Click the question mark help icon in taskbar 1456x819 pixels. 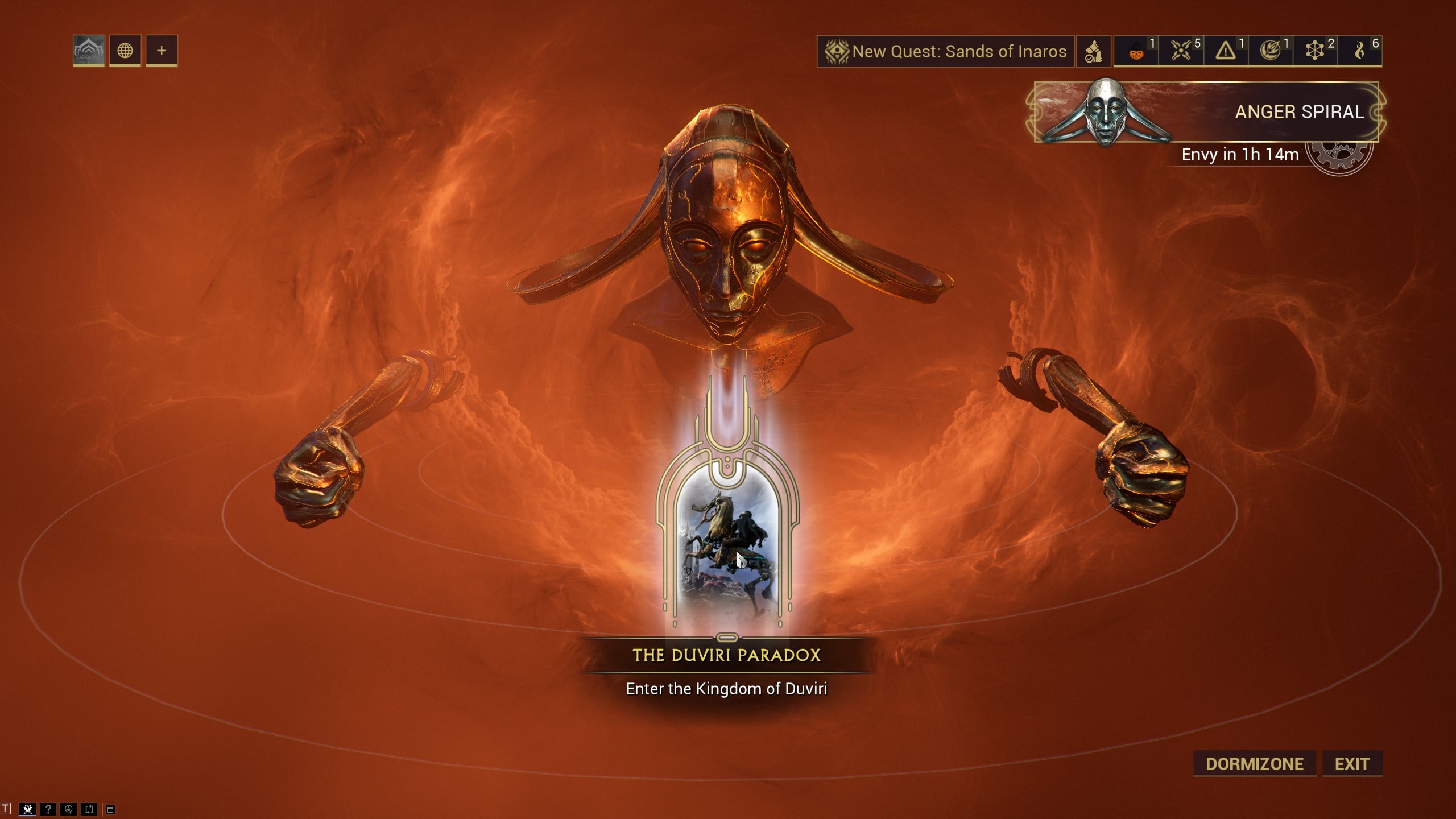coord(48,809)
